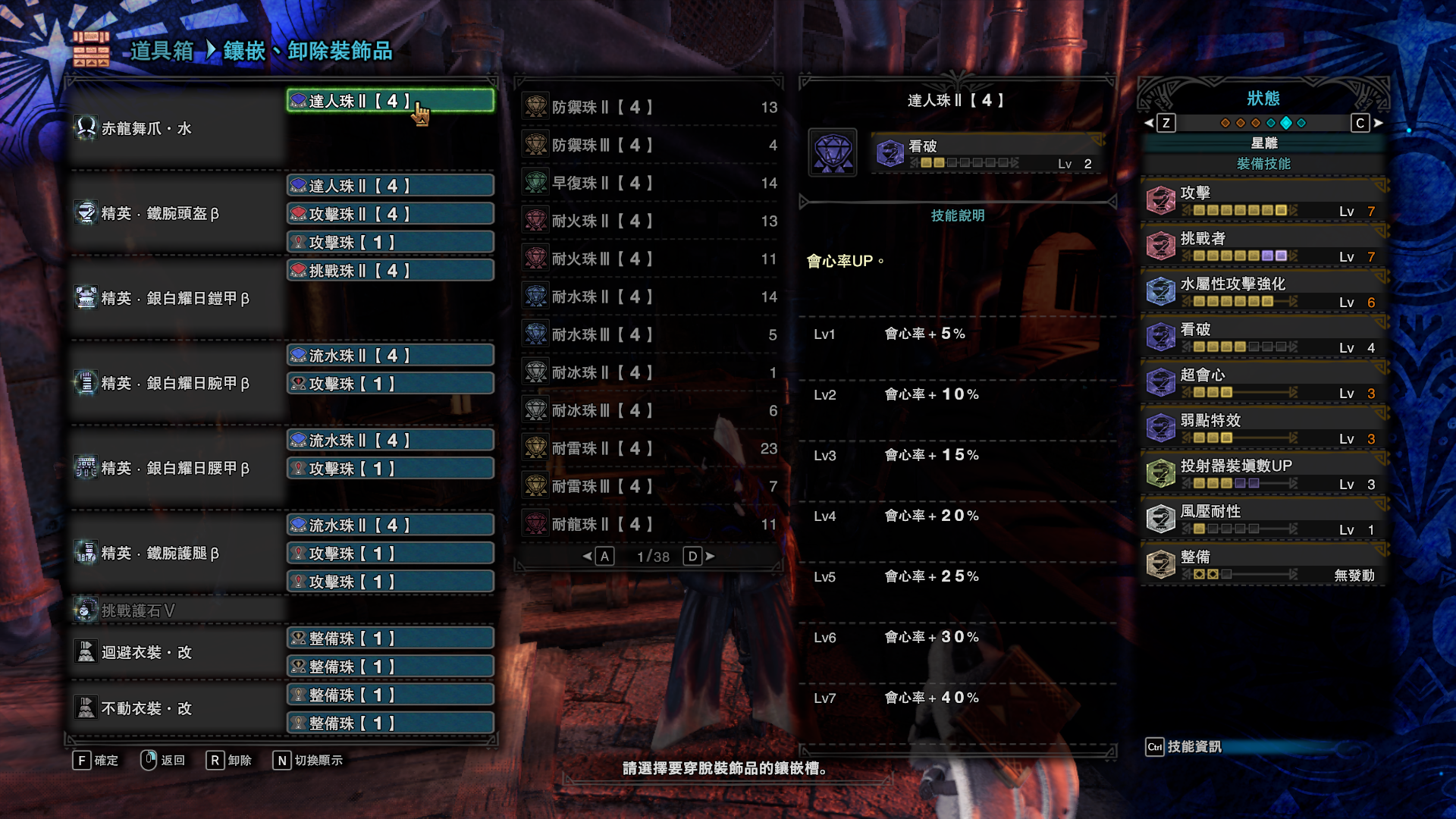The image size is (1456, 819).
Task: Switch status panel to previous page arrow
Action: [1149, 123]
